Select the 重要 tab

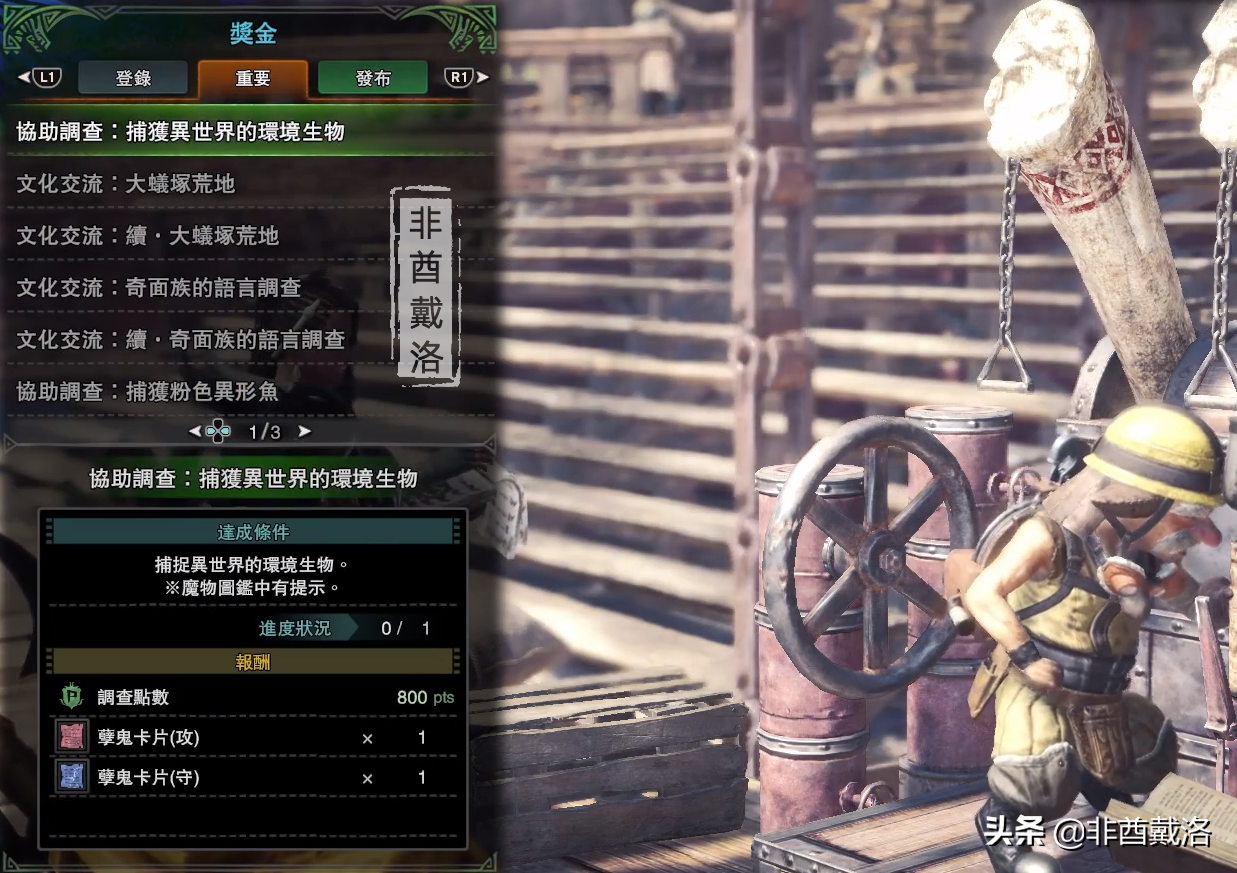[x=253, y=78]
